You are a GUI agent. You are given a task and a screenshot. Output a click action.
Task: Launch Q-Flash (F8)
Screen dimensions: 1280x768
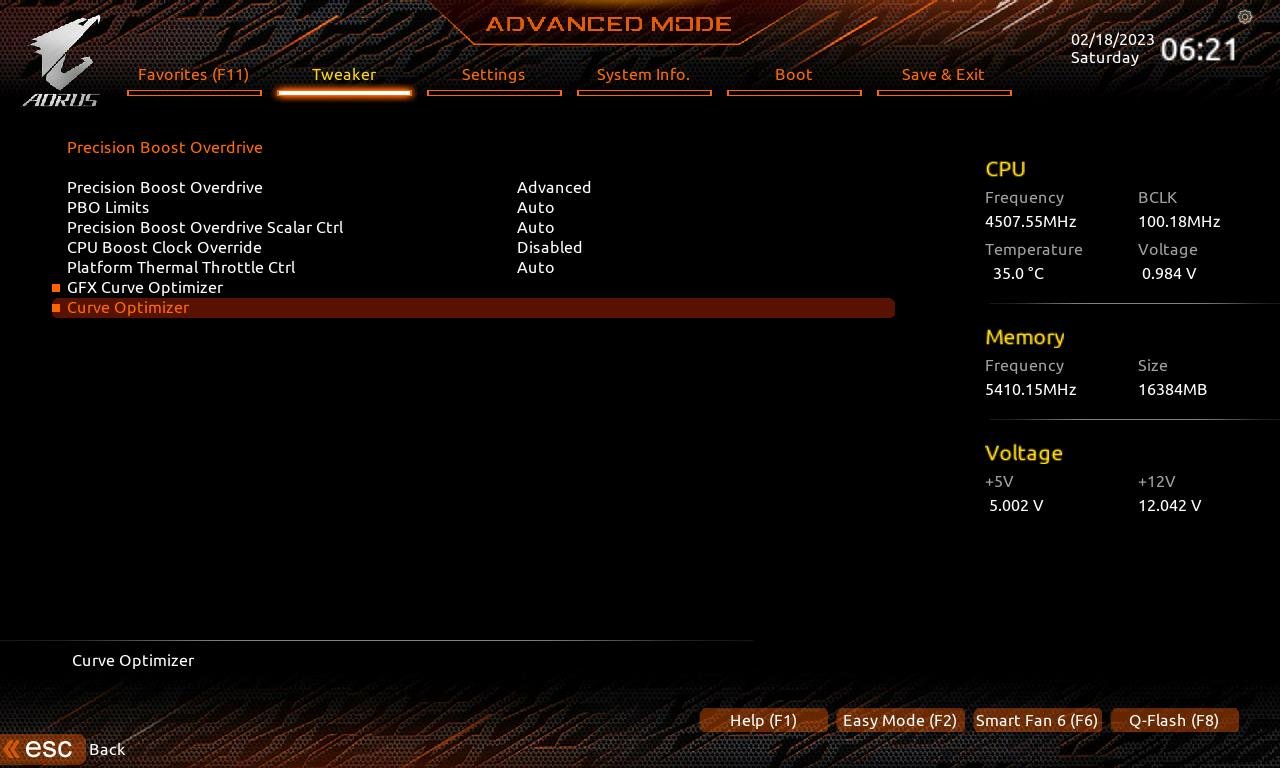pos(1174,720)
